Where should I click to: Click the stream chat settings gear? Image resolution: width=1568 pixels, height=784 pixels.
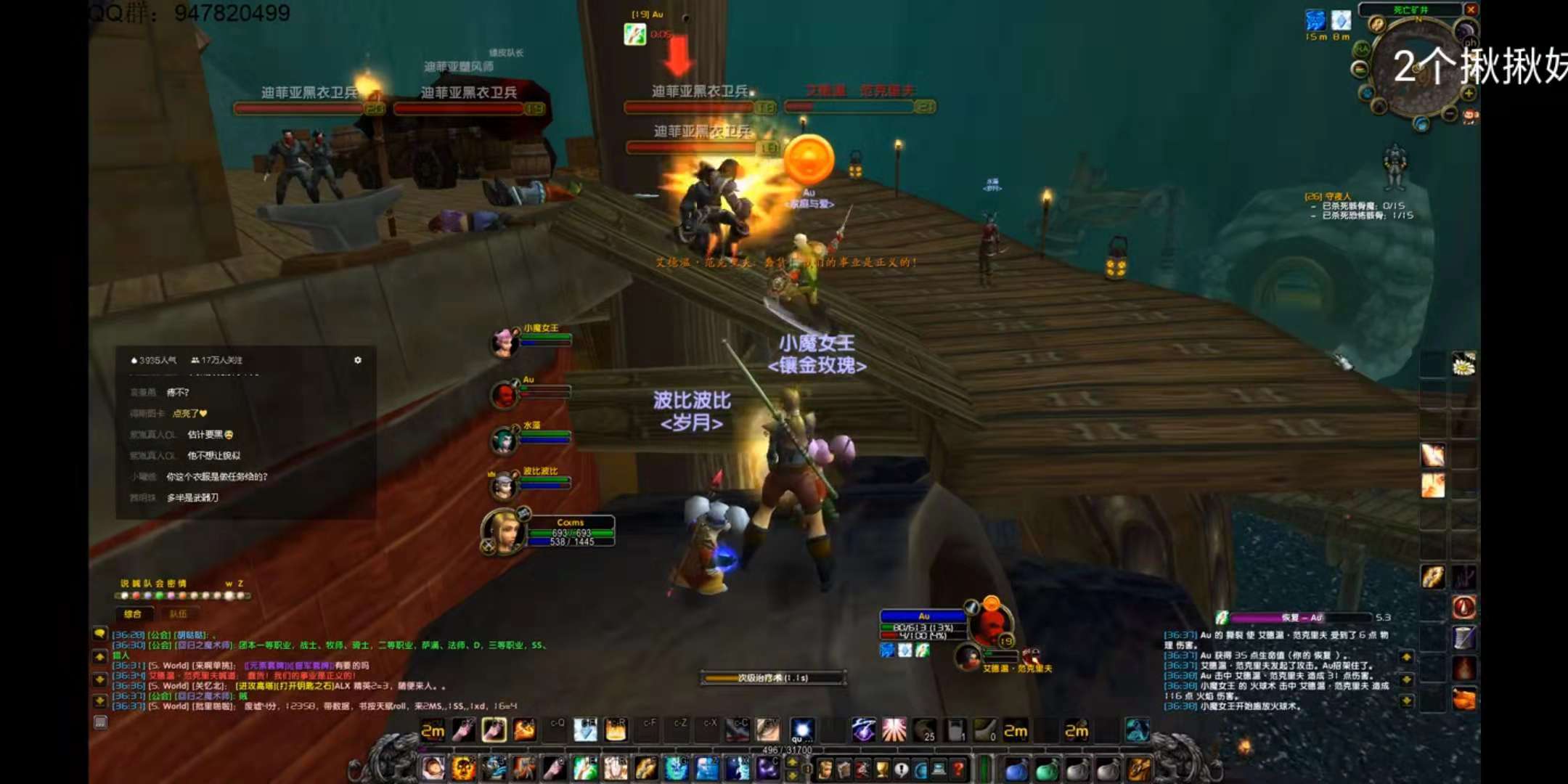pos(358,360)
